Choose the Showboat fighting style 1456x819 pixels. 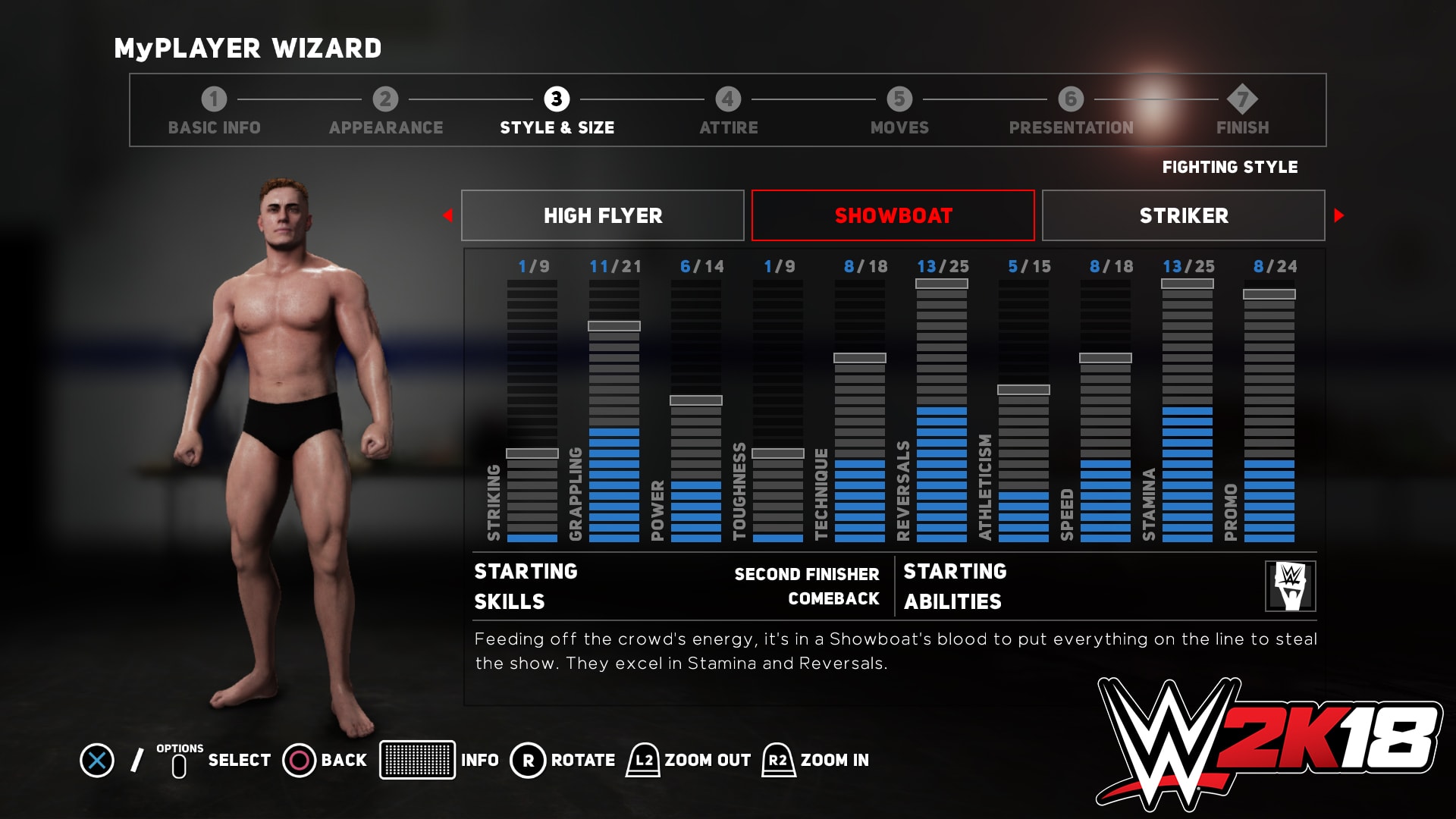[893, 215]
